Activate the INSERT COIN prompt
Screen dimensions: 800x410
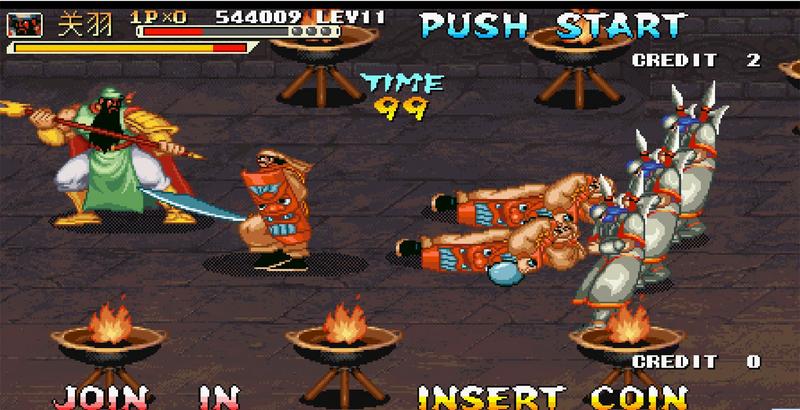tap(552, 396)
